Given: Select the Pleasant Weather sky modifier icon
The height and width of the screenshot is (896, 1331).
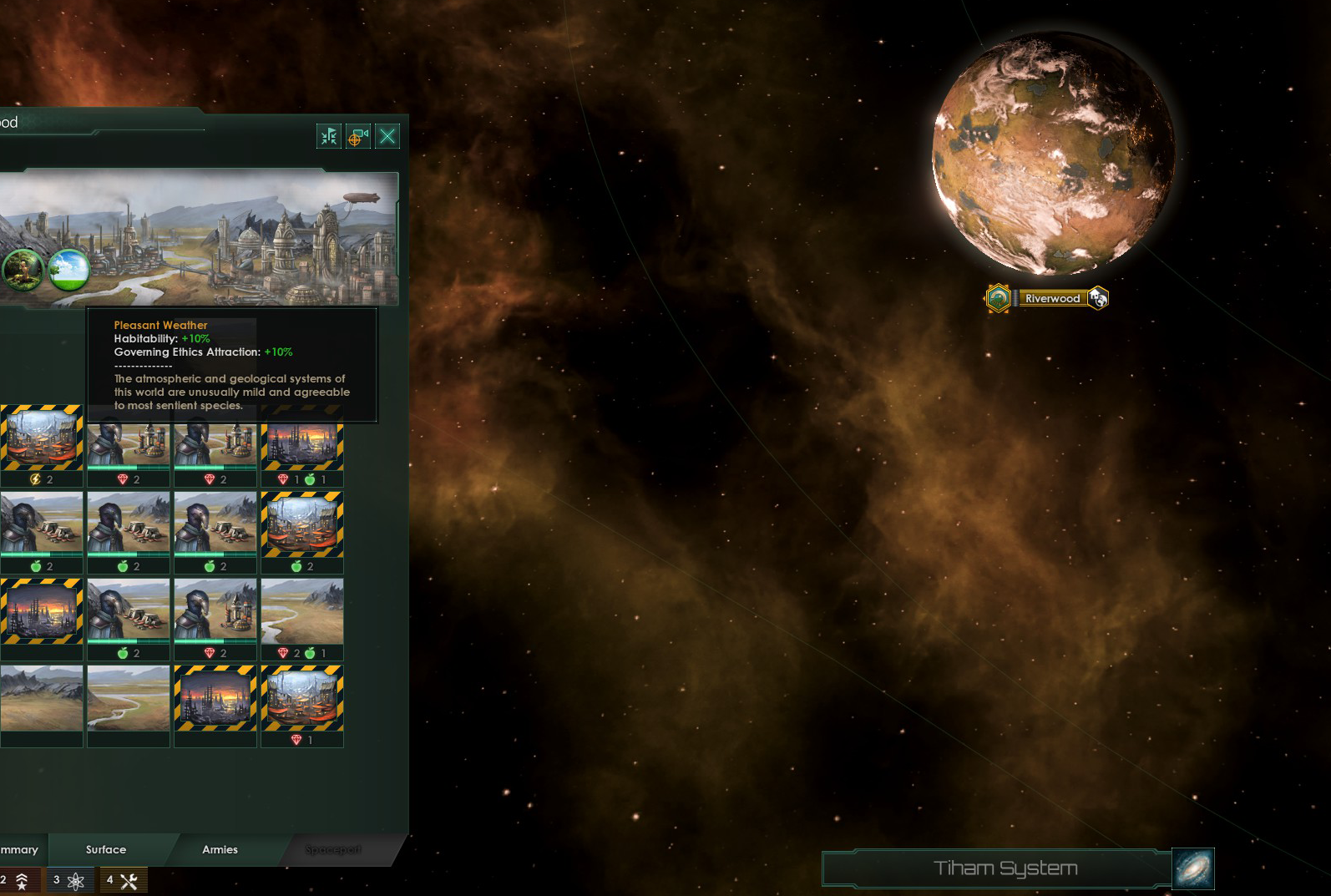Looking at the screenshot, I should (x=68, y=269).
